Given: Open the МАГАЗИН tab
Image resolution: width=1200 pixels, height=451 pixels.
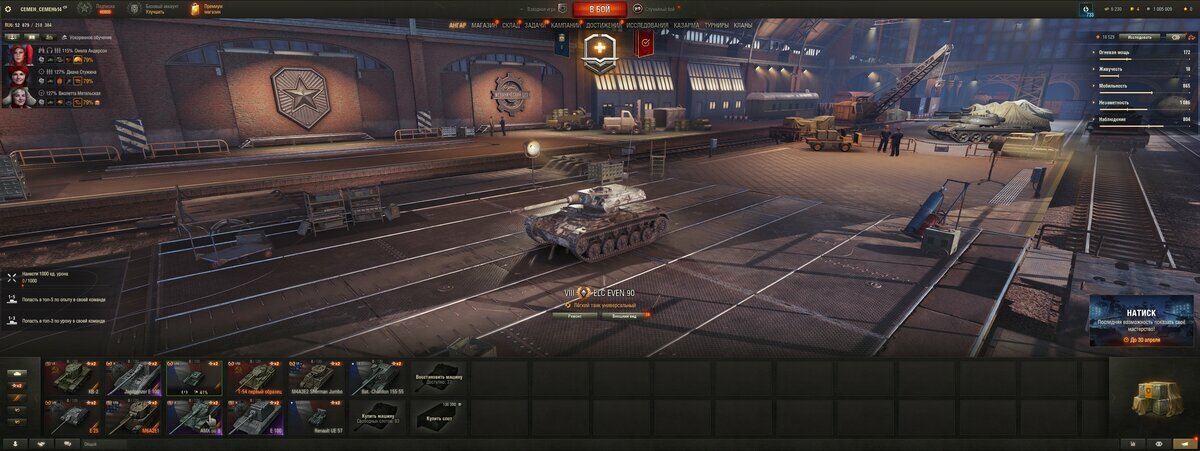Looking at the screenshot, I should point(483,24).
